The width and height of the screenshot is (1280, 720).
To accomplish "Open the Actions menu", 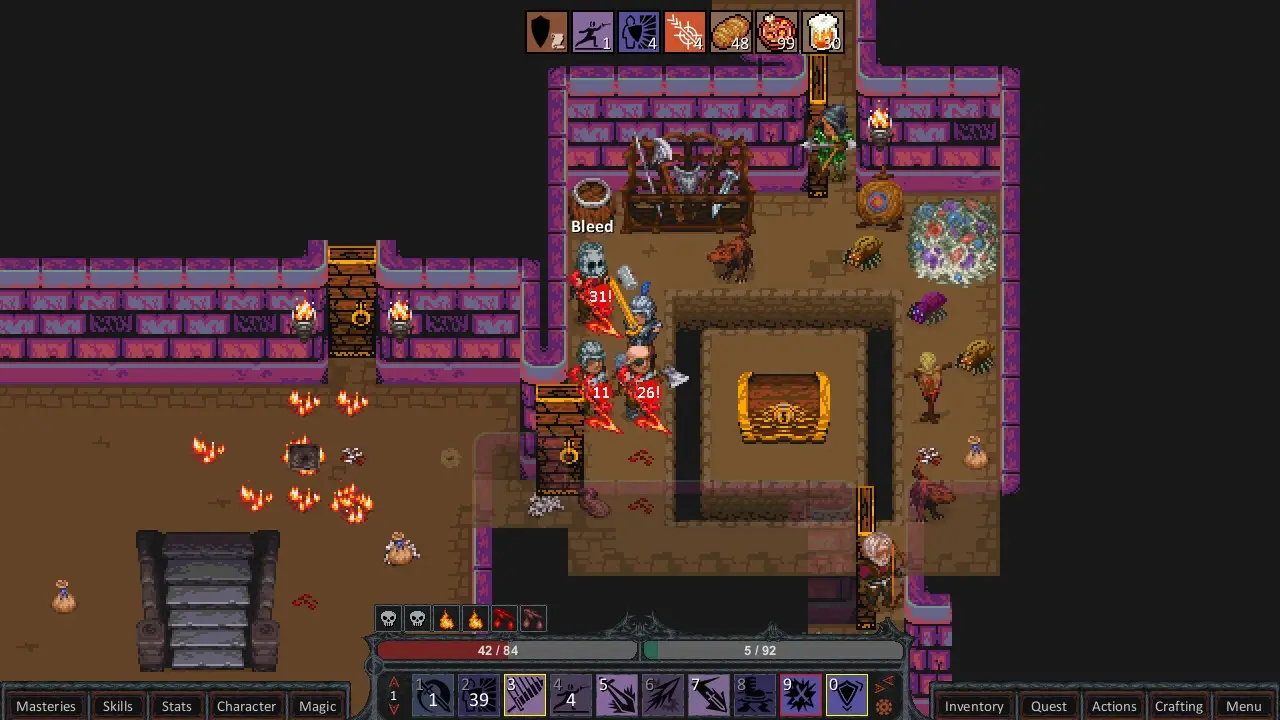I will coord(1113,706).
